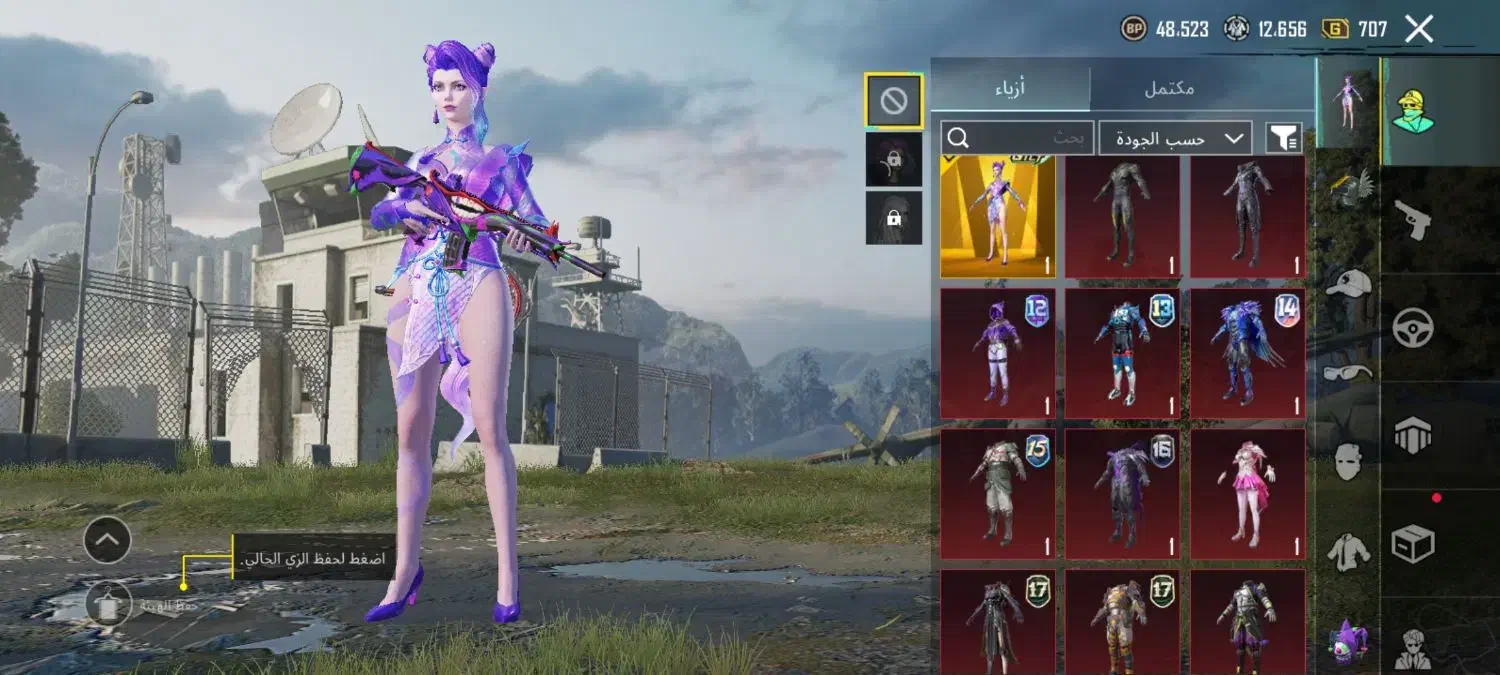Choose the outfit with badge 13
Image resolution: width=1500 pixels, height=675 pixels.
click(x=1122, y=352)
